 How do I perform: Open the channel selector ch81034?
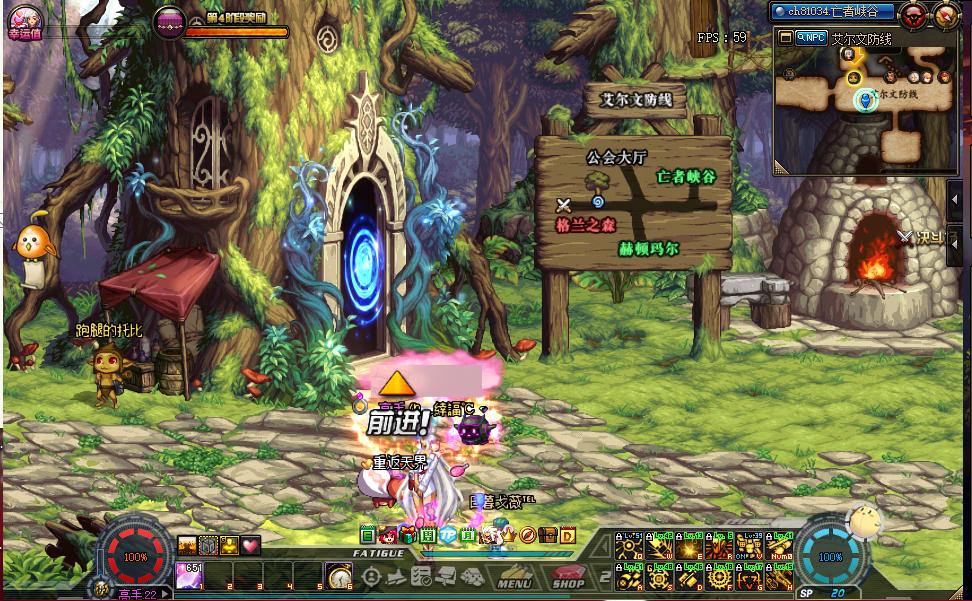pos(831,11)
